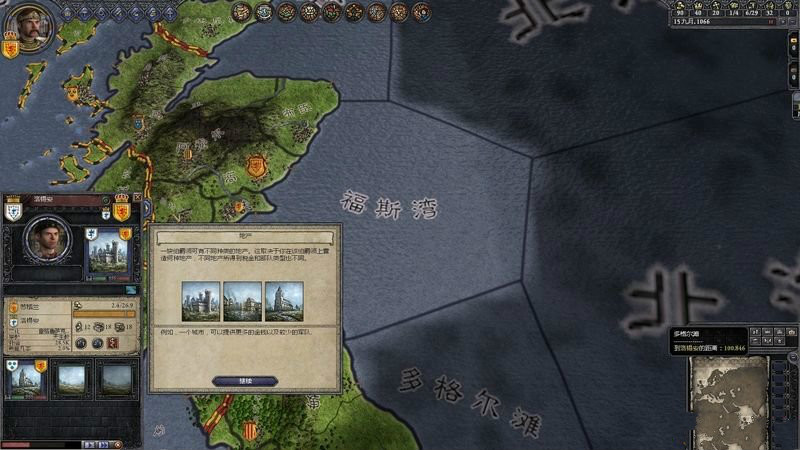Image resolution: width=800 pixels, height=450 pixels.
Task: Open the last round menu icon on top bar
Action: pyautogui.click(x=420, y=11)
